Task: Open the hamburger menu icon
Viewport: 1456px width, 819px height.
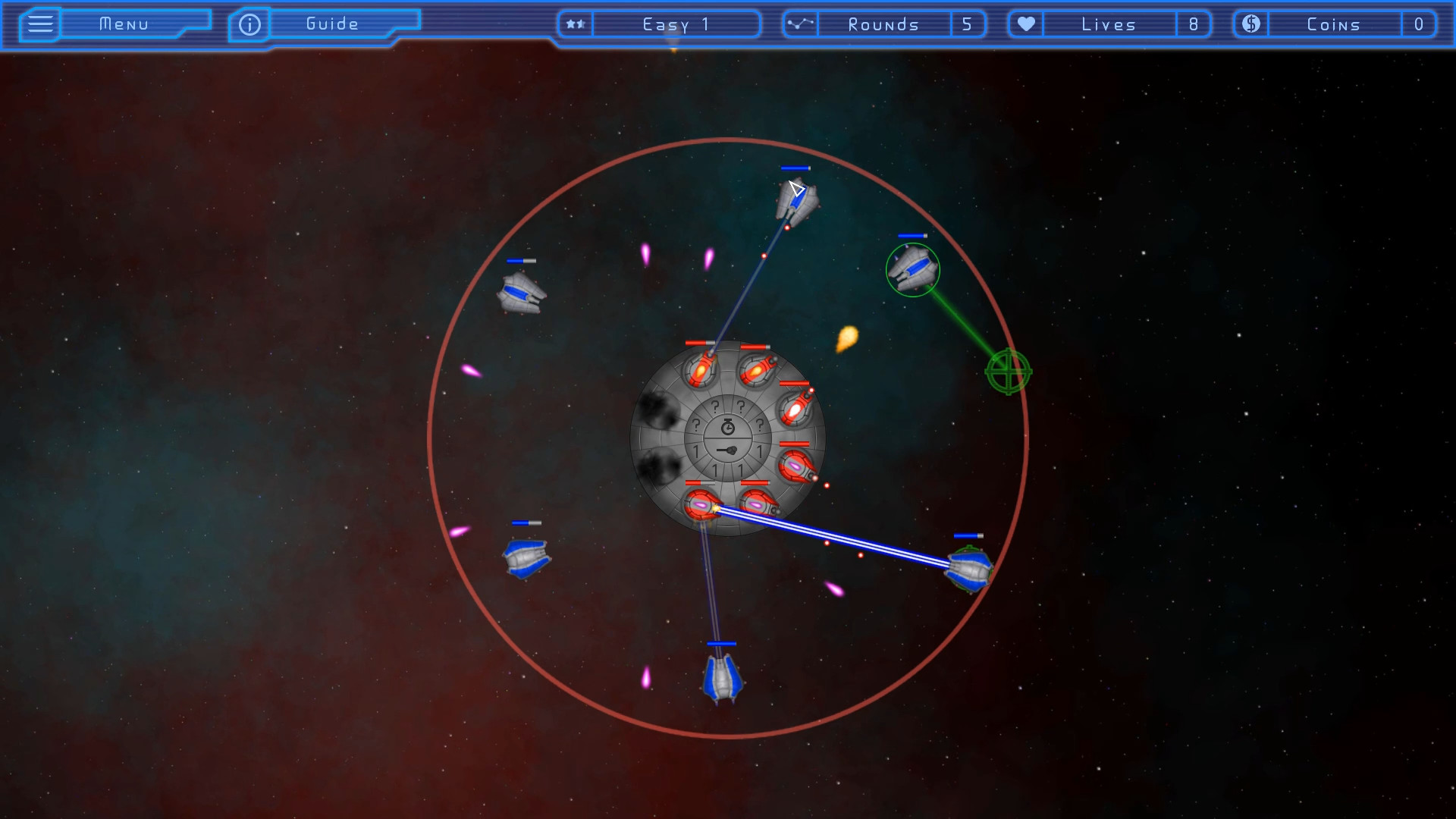Action: (39, 24)
